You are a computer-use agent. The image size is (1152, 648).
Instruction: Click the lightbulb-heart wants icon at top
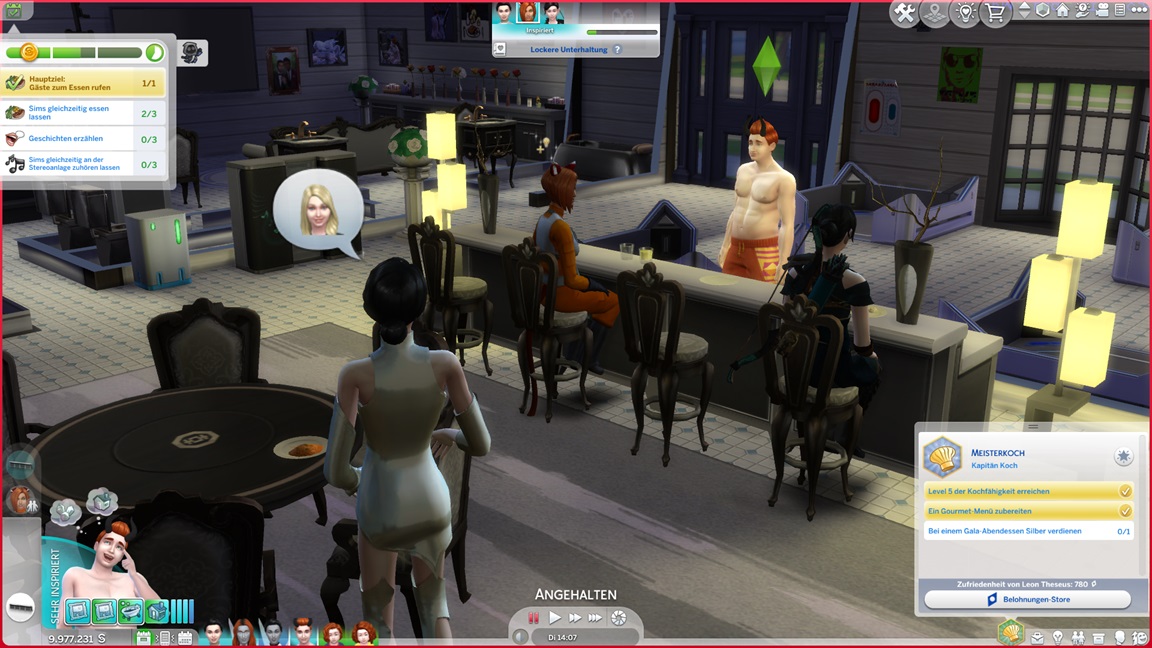[965, 13]
